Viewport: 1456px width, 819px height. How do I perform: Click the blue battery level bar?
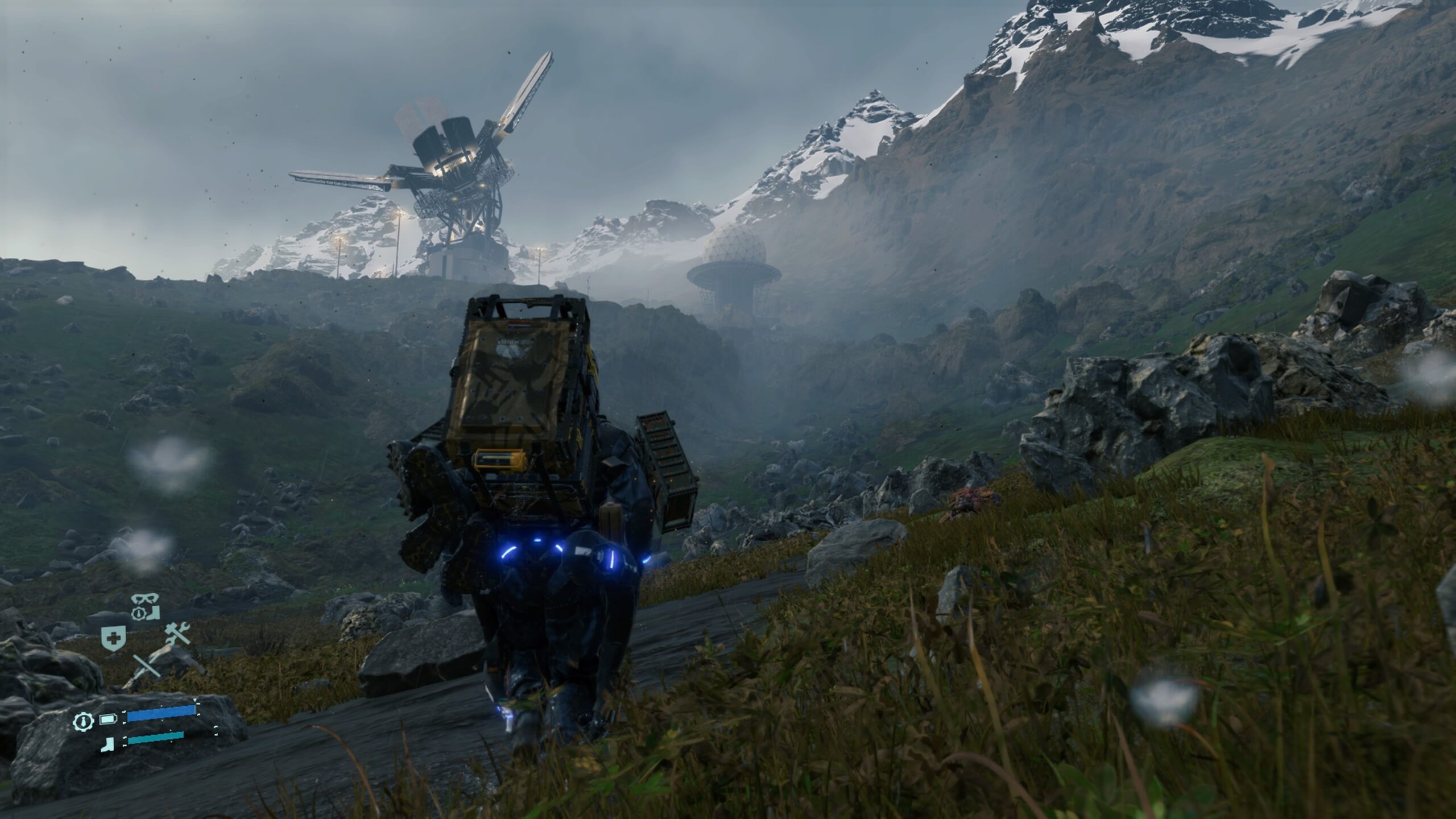point(161,714)
